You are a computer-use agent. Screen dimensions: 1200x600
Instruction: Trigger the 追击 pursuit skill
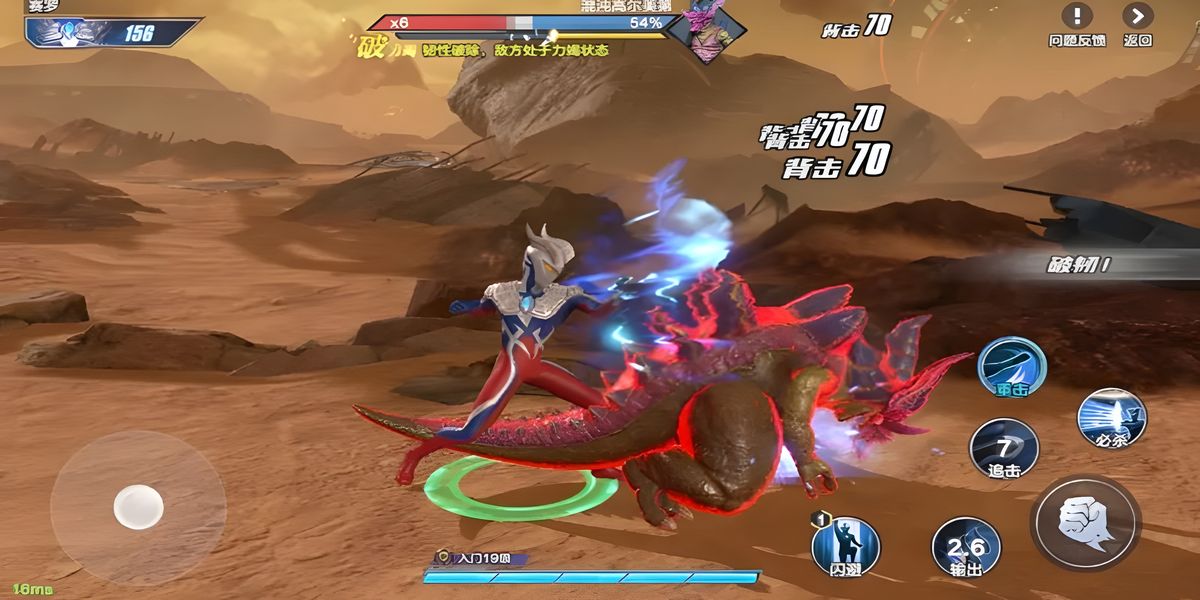1004,446
